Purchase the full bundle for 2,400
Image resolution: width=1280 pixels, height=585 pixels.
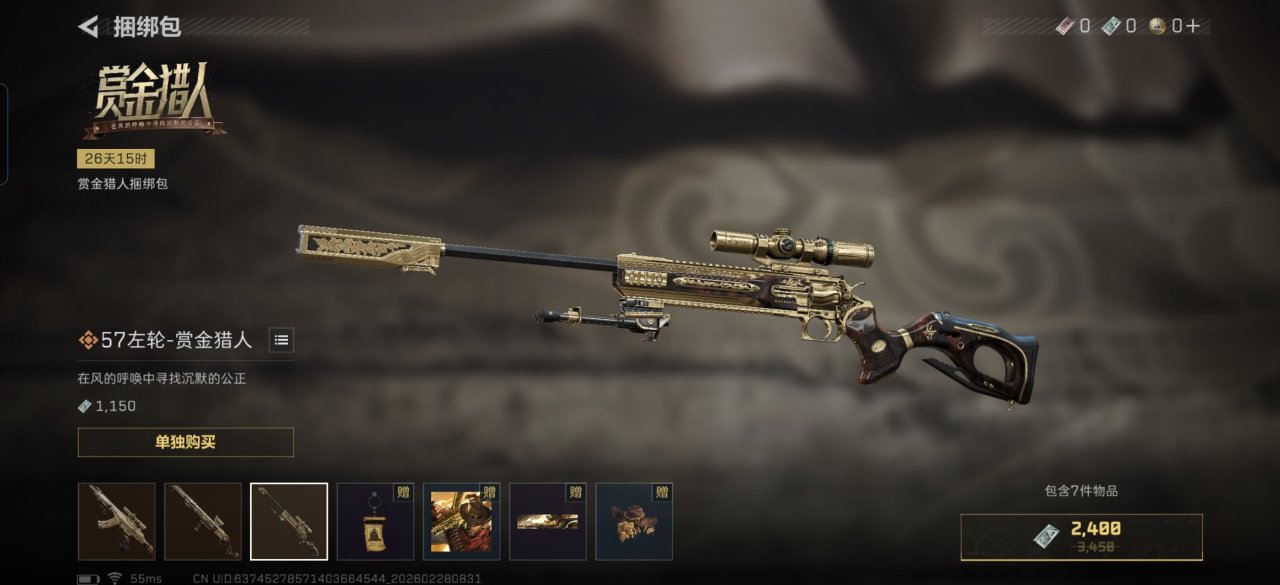point(1081,536)
